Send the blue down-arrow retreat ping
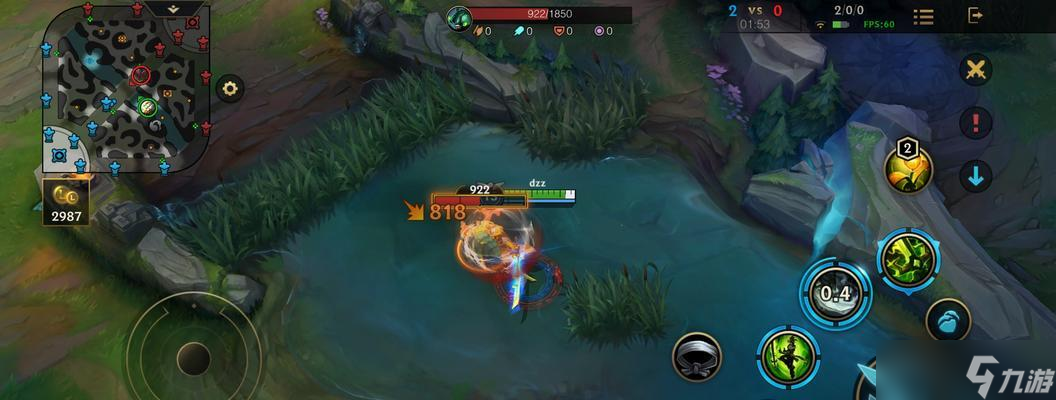 pyautogui.click(x=975, y=176)
